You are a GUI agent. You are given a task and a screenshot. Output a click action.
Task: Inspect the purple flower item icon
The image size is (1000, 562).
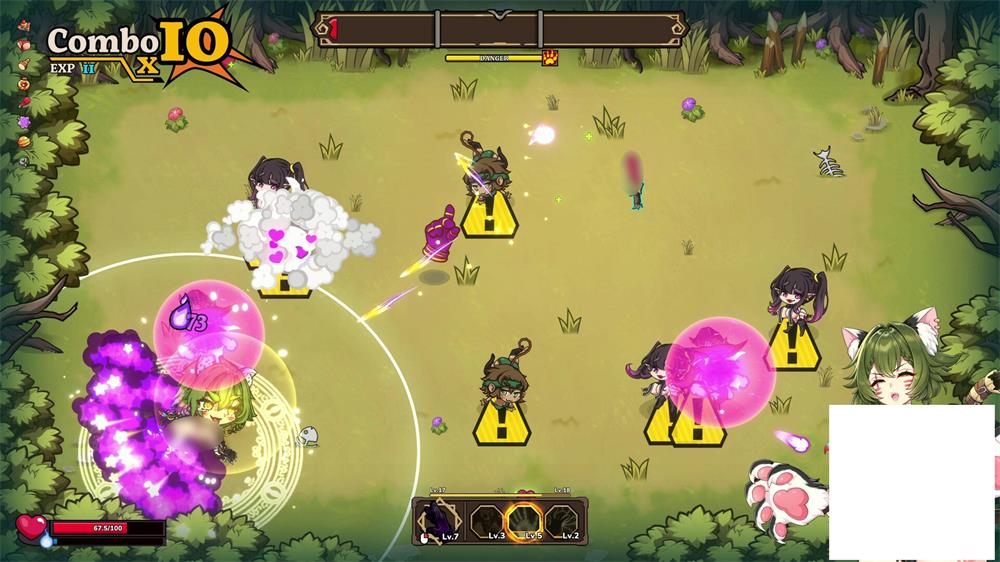tap(24, 122)
